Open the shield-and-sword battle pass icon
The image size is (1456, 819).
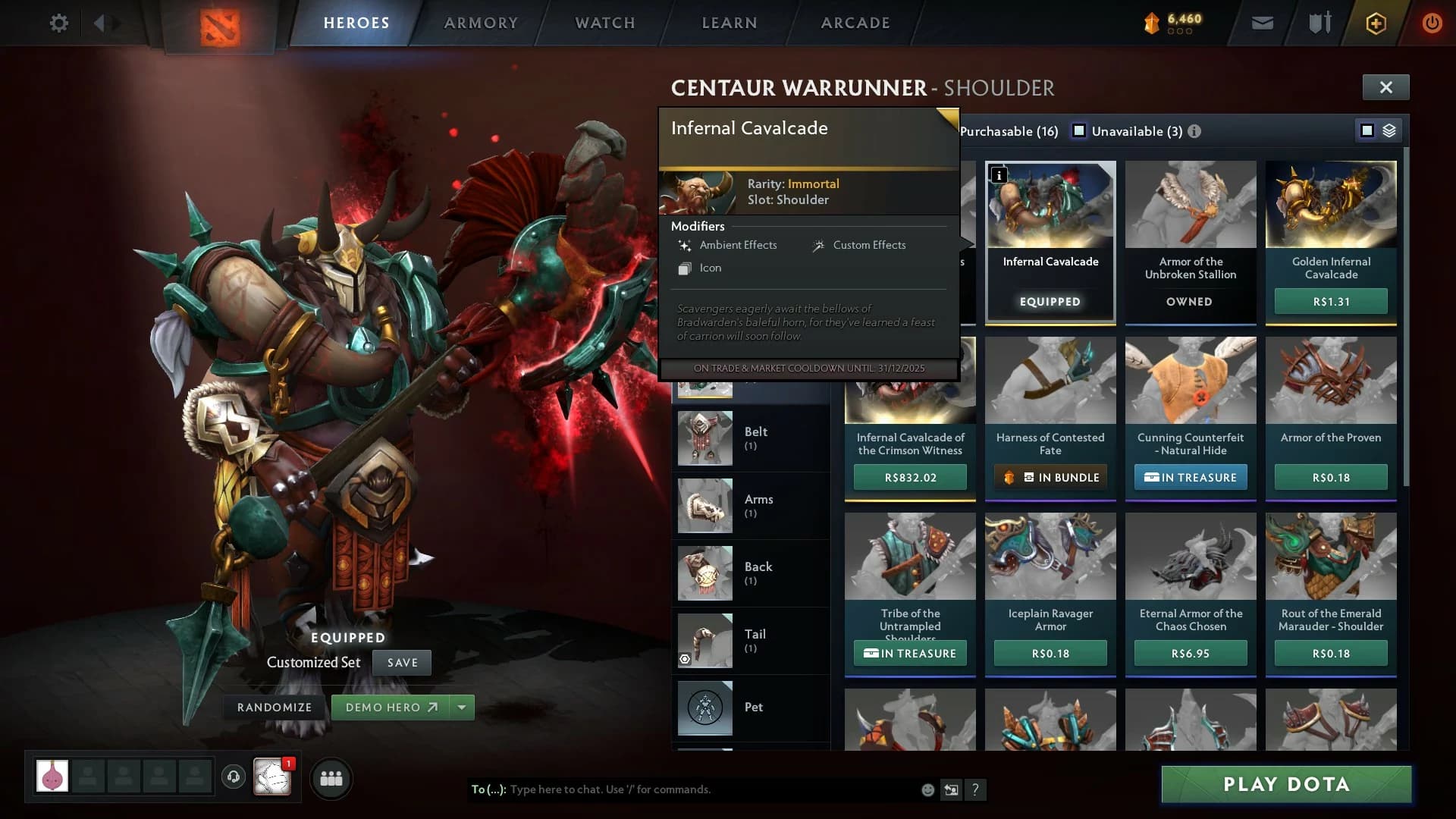(1318, 23)
